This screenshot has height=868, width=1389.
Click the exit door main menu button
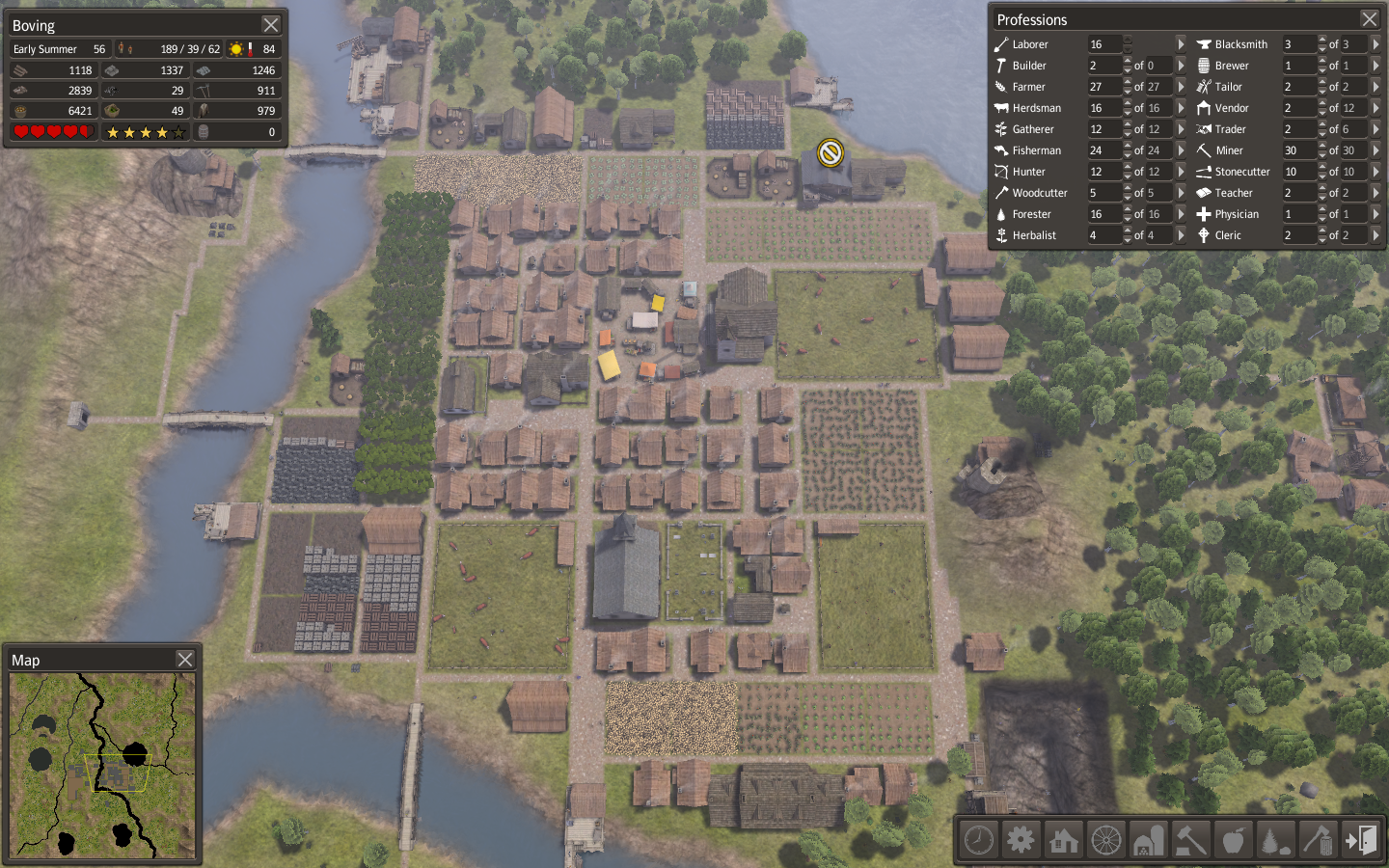(x=1361, y=840)
